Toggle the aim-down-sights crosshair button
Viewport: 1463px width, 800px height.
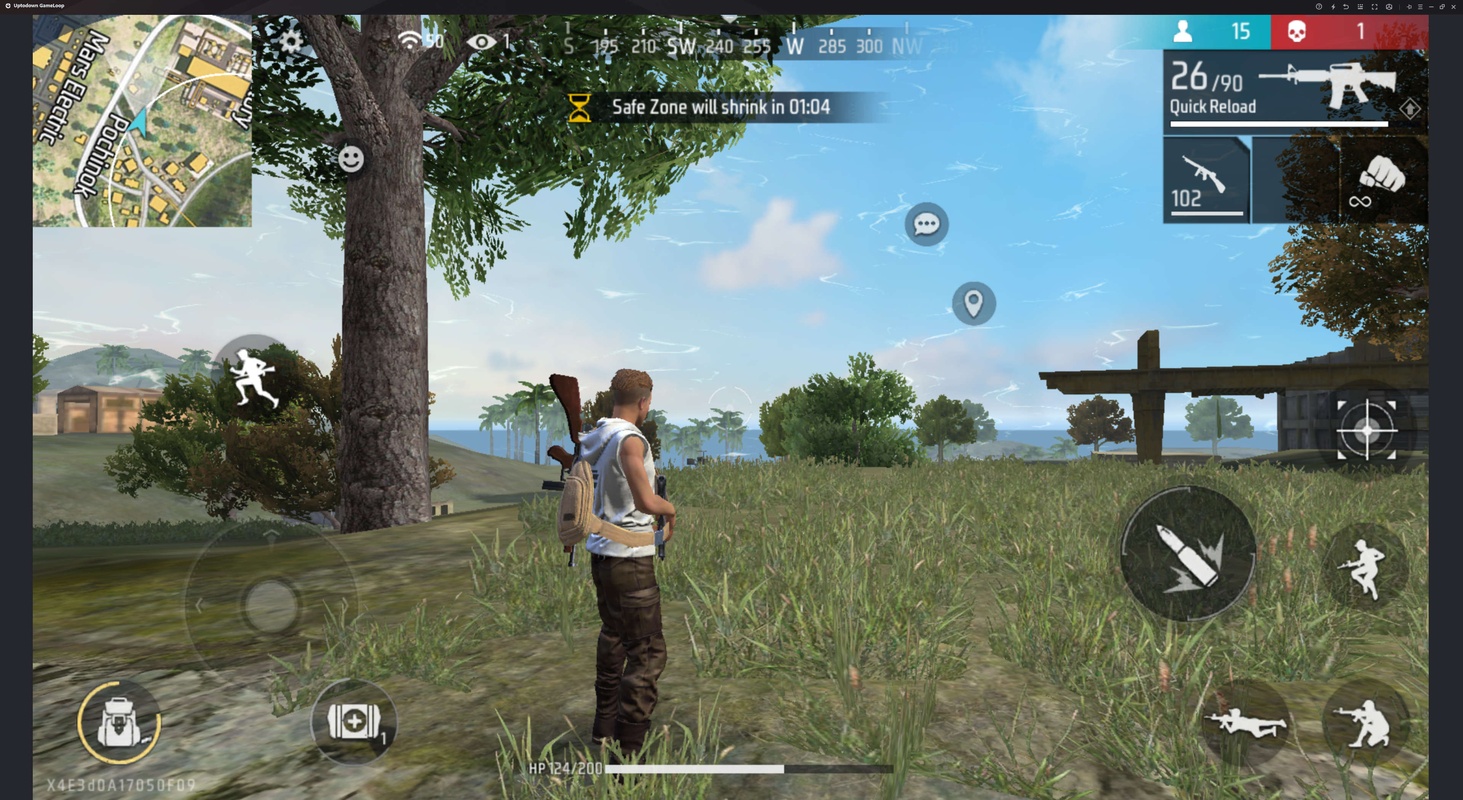pyautogui.click(x=1366, y=430)
